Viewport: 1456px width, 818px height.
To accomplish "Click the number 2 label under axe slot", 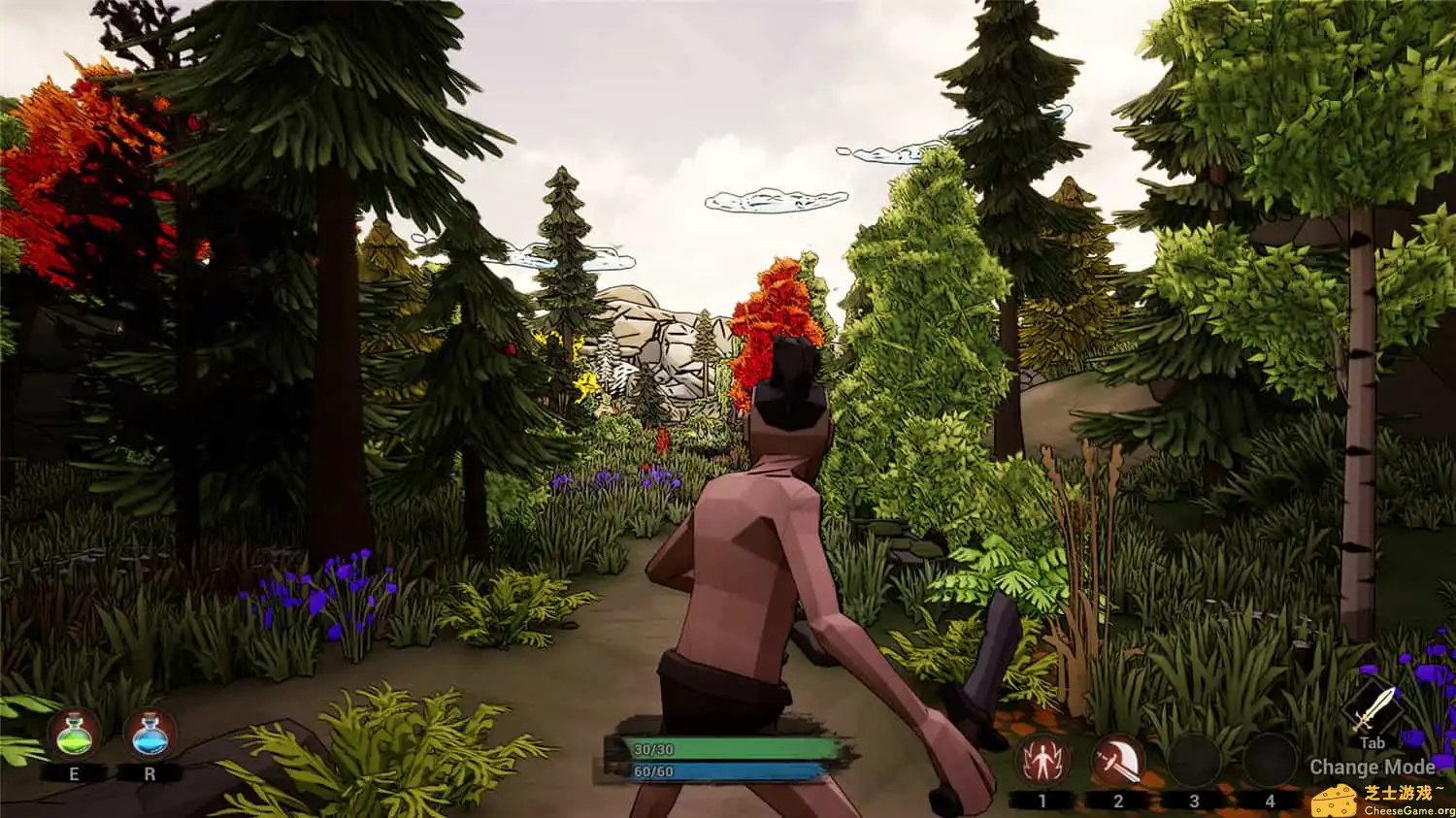I will (x=1116, y=800).
